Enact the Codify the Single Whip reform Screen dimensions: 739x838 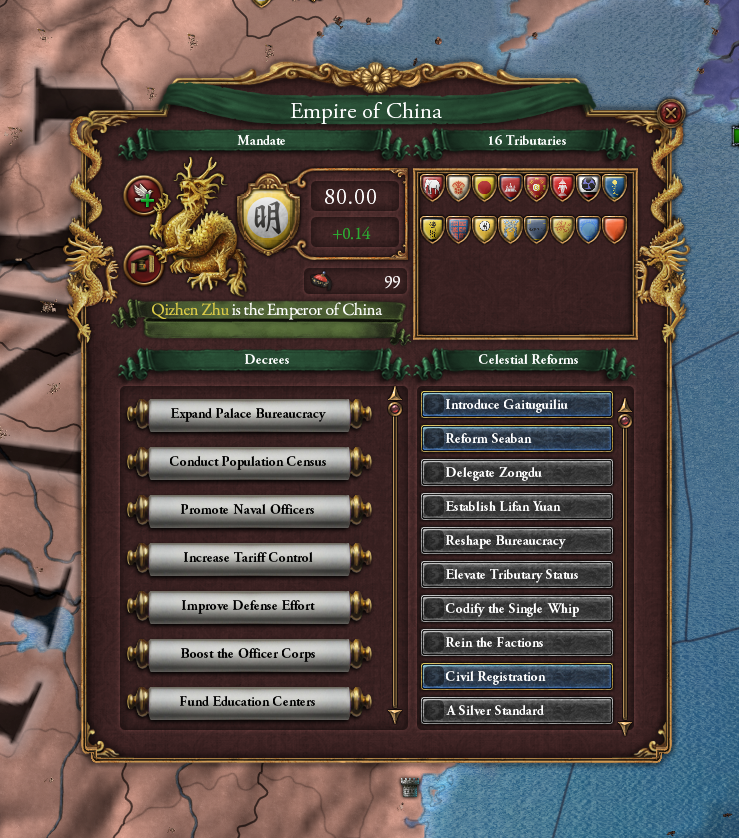516,609
